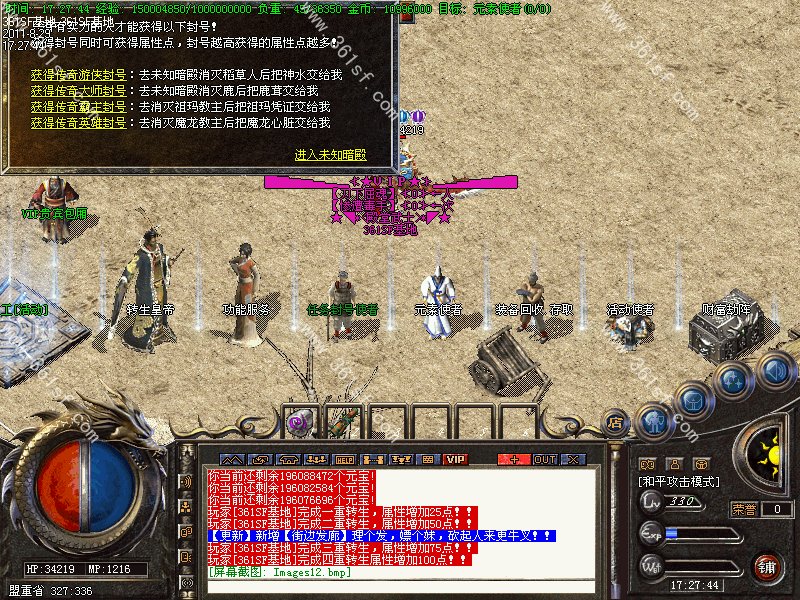Image resolution: width=800 pixels, height=600 pixels.
Task: Open the red 铺 shop button
Action: [x=765, y=567]
